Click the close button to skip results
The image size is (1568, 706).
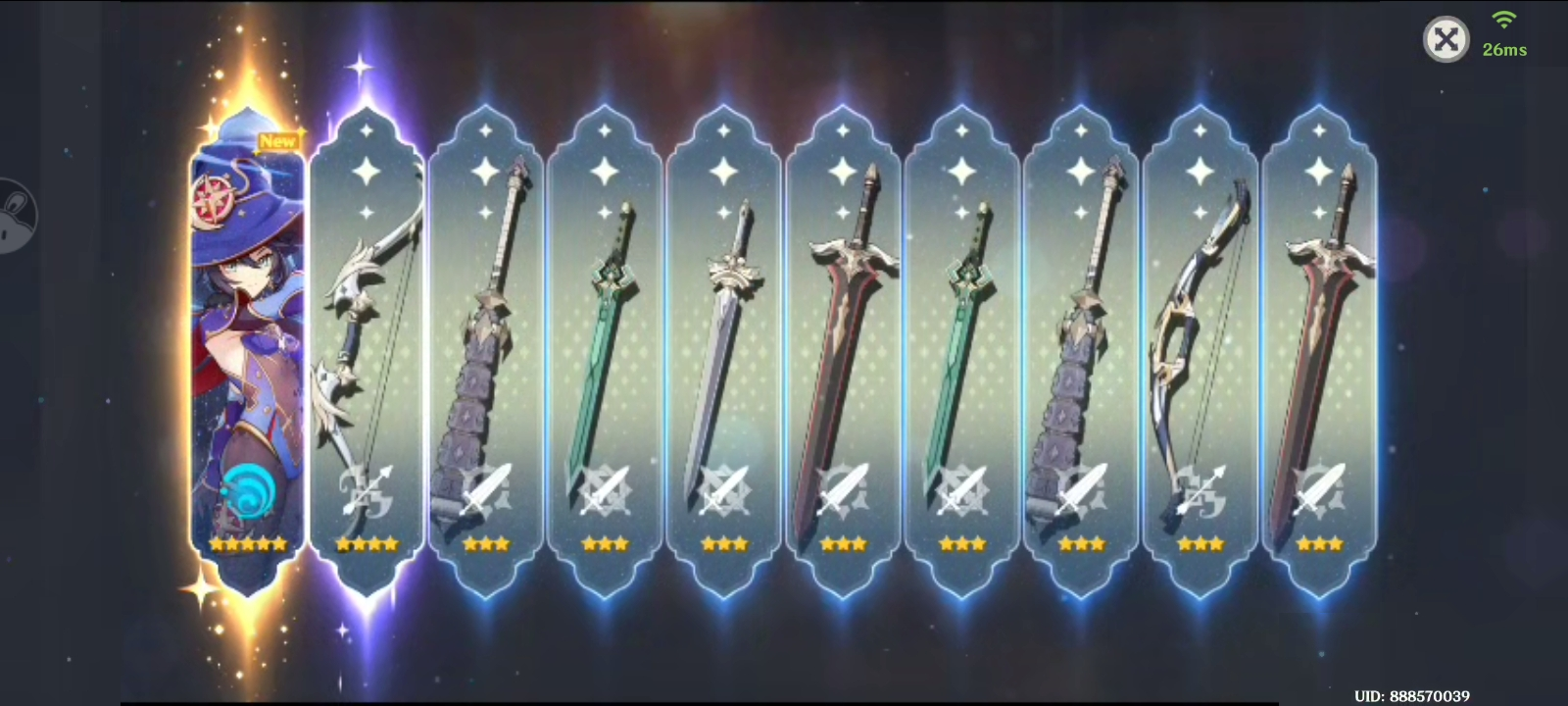[x=1446, y=39]
